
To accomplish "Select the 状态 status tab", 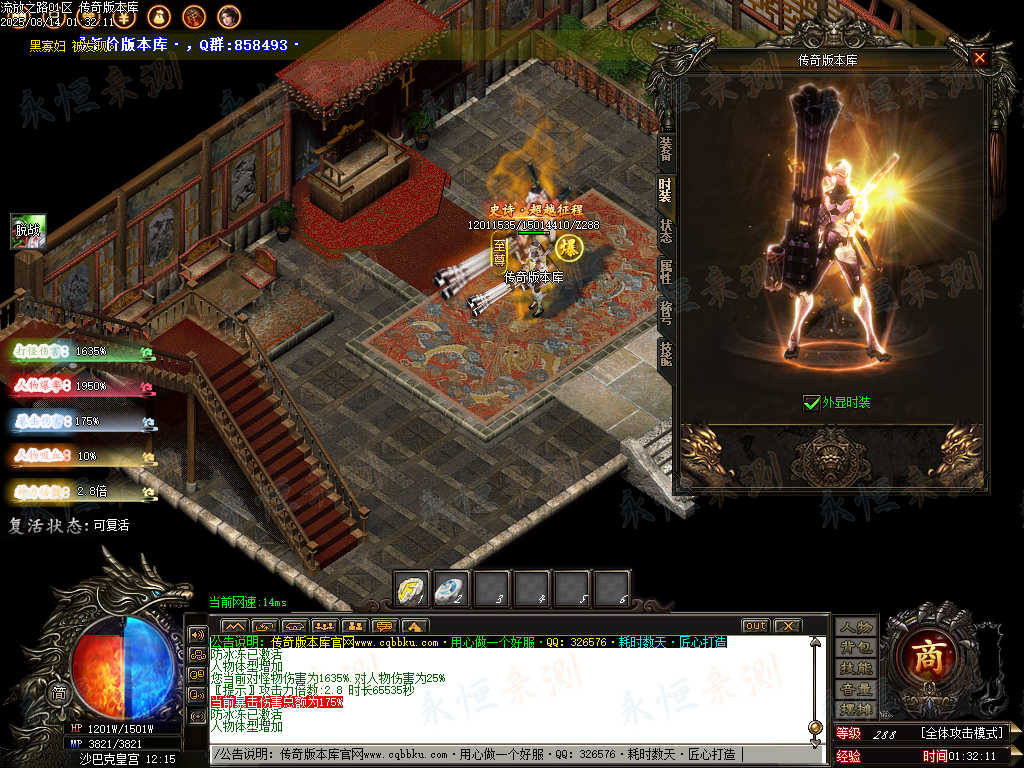I will click(665, 226).
